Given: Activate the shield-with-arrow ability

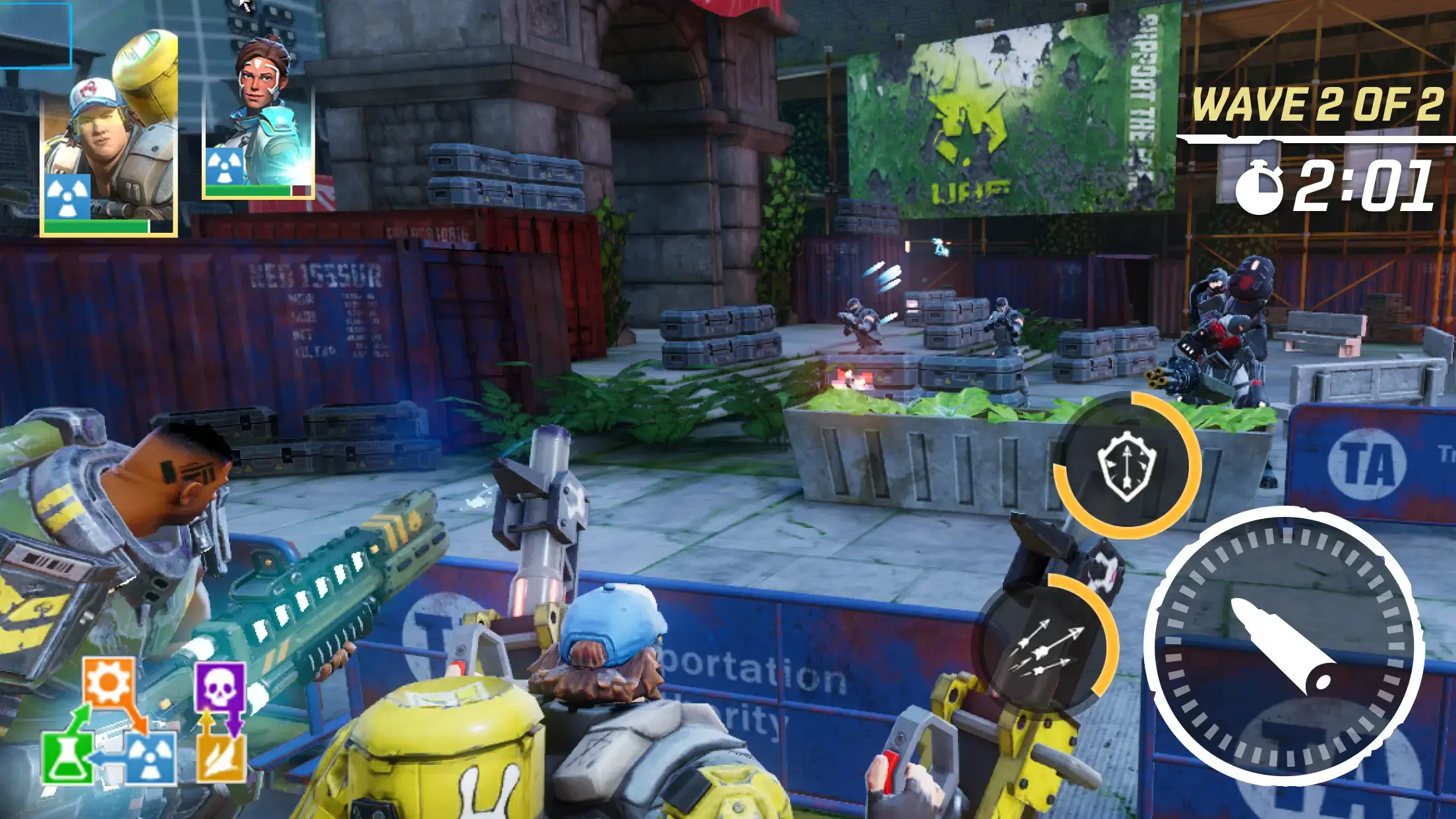Looking at the screenshot, I should tap(1126, 465).
